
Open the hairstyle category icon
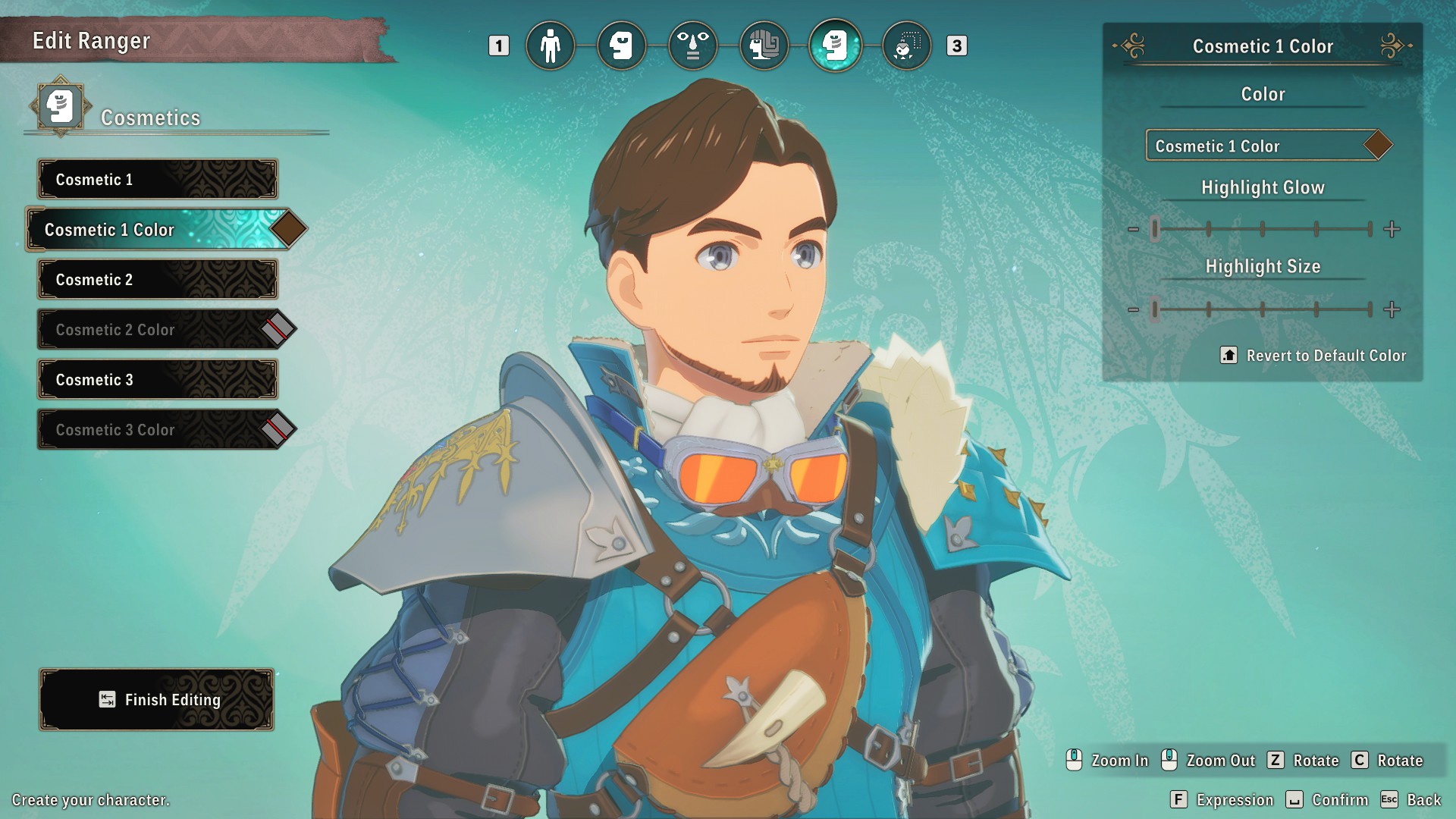(764, 45)
